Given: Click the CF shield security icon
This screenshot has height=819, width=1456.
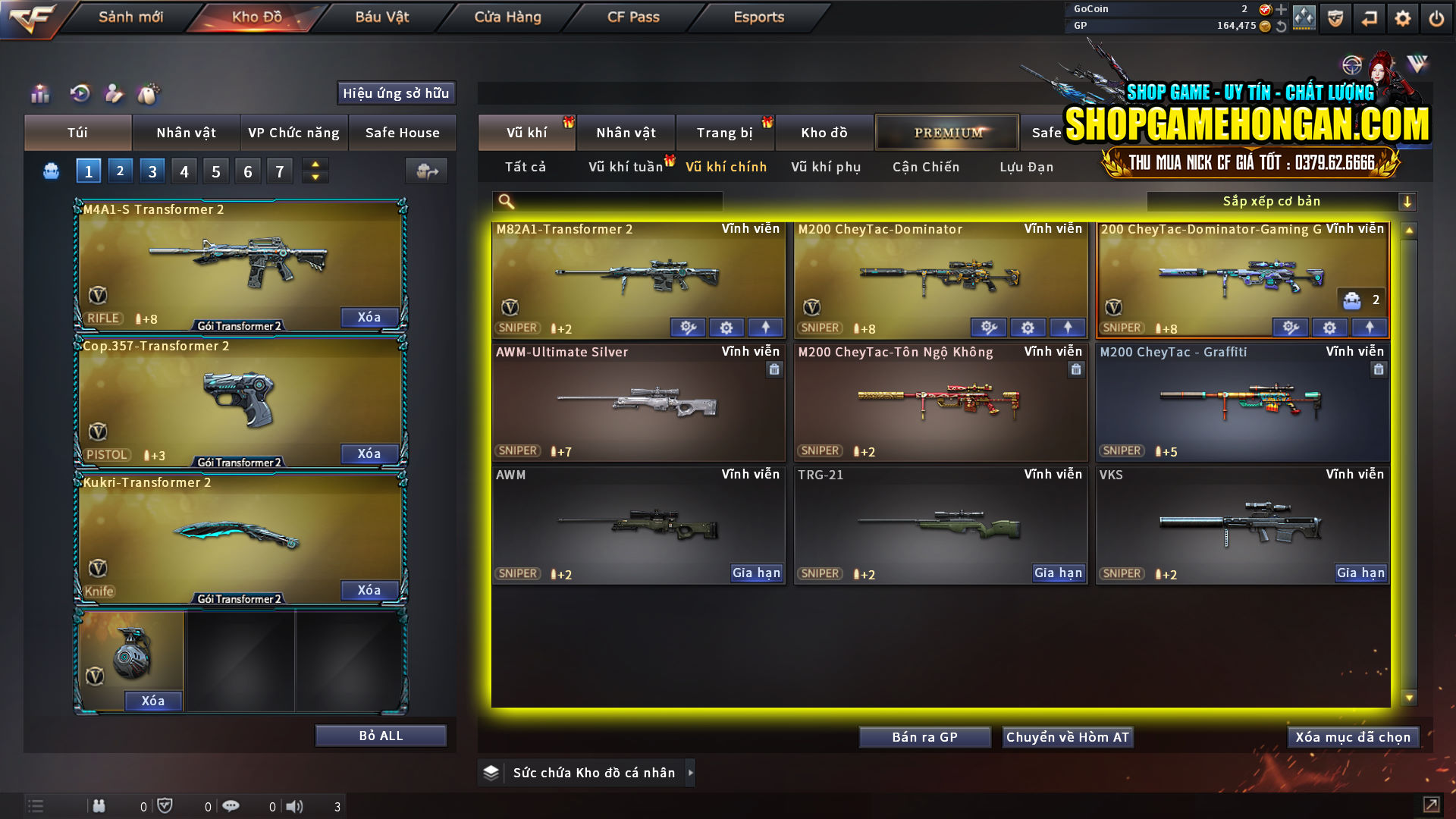Looking at the screenshot, I should pyautogui.click(x=1334, y=17).
